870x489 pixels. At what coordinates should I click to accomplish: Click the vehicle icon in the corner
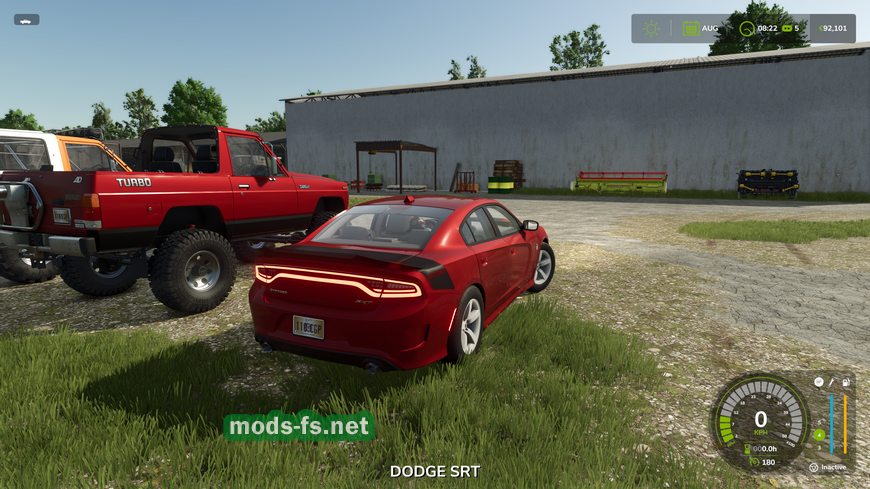[26, 19]
